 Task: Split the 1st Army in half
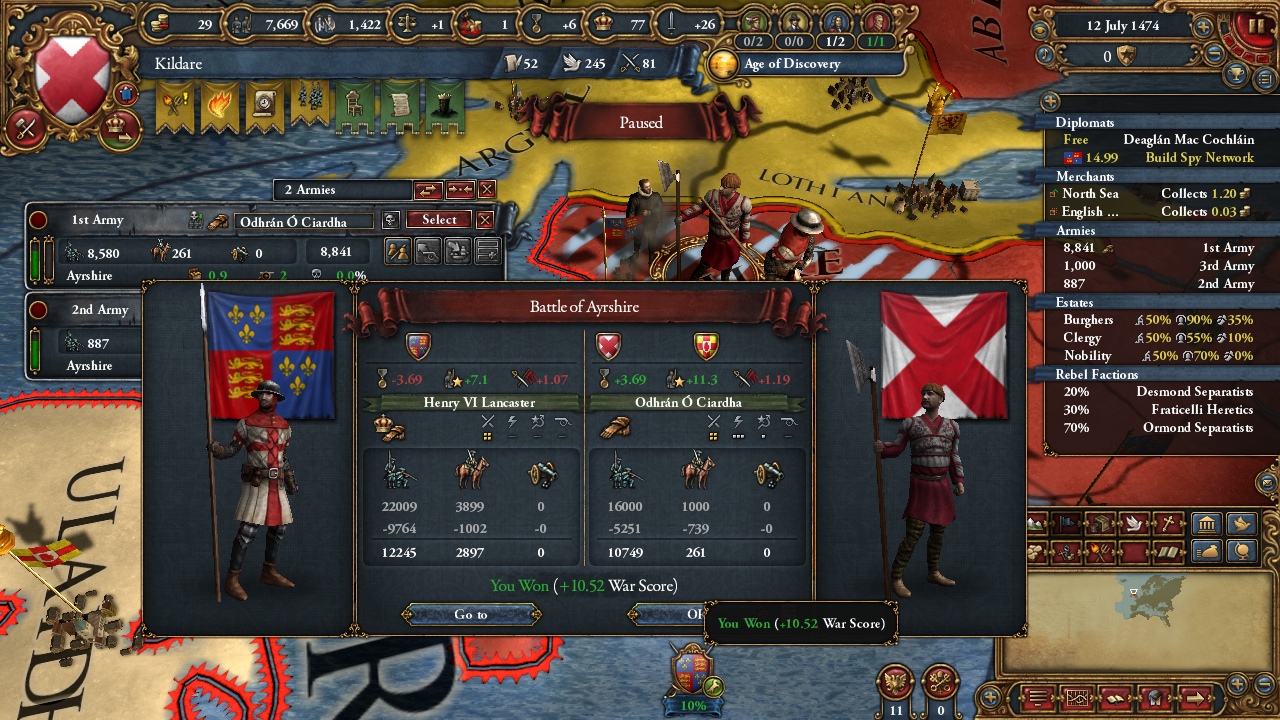point(398,252)
